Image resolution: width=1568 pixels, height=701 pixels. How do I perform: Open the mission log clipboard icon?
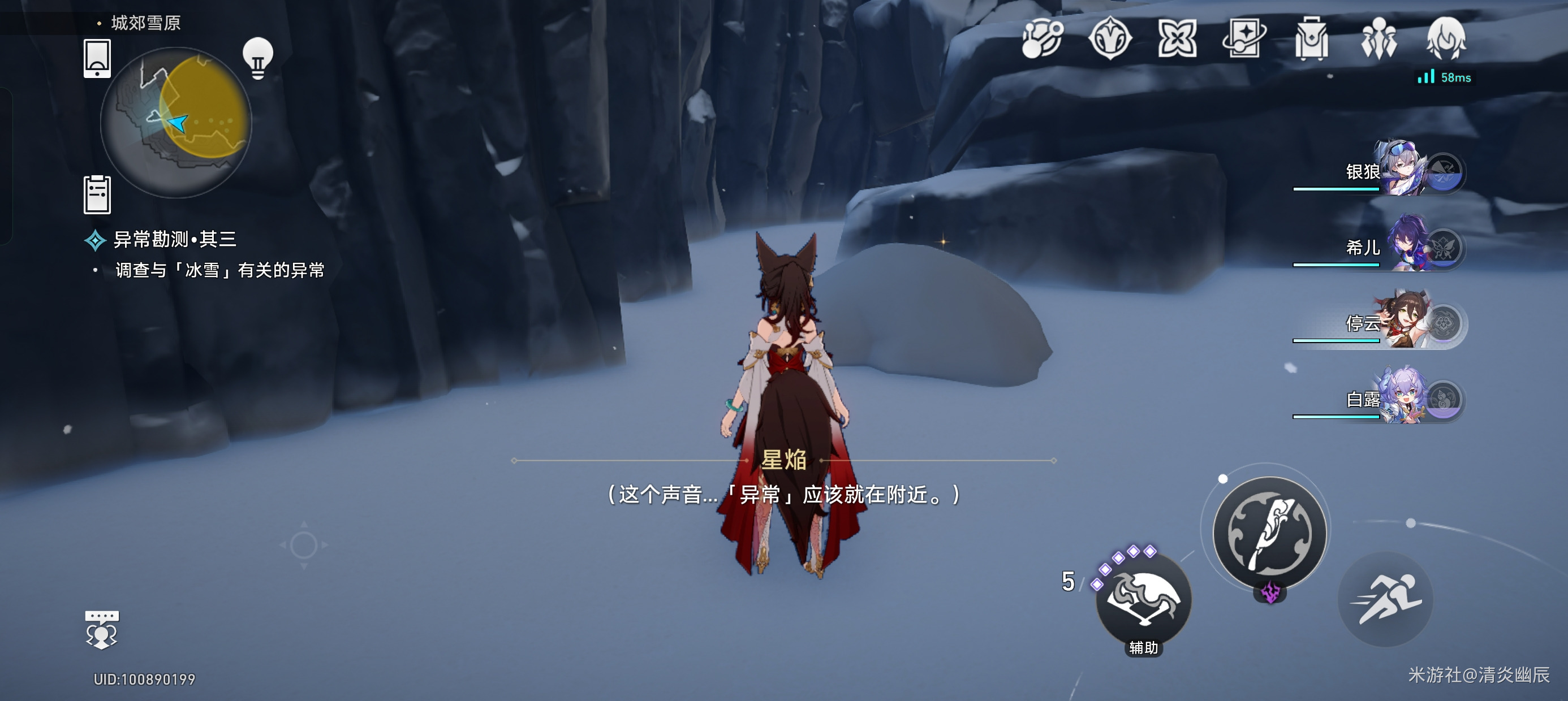click(97, 194)
